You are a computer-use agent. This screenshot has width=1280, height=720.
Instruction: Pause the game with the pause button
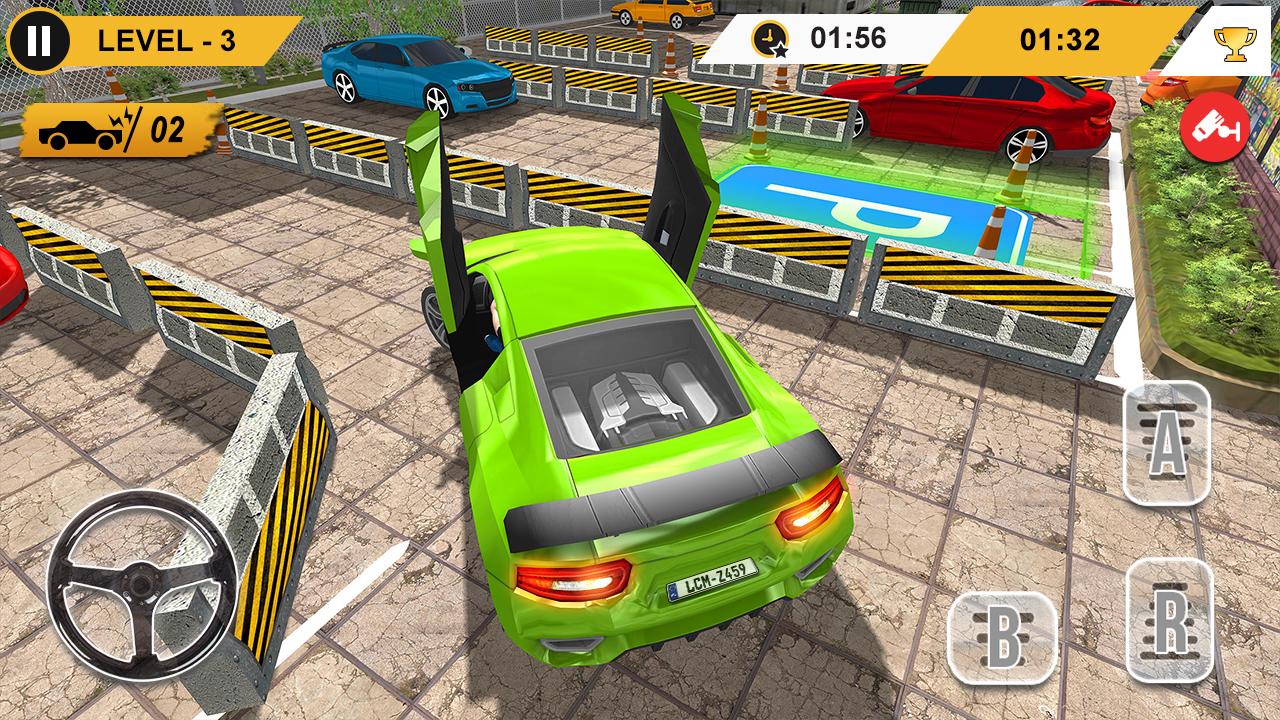[x=39, y=40]
